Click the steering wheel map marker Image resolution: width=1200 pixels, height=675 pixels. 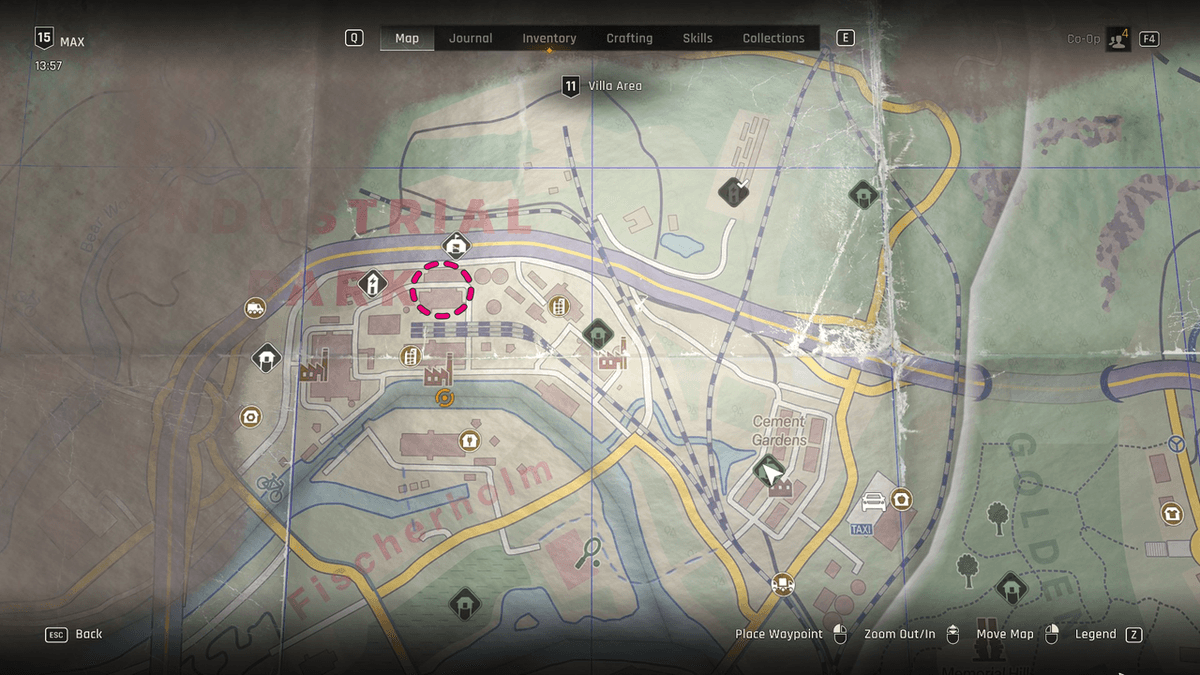(1177, 443)
